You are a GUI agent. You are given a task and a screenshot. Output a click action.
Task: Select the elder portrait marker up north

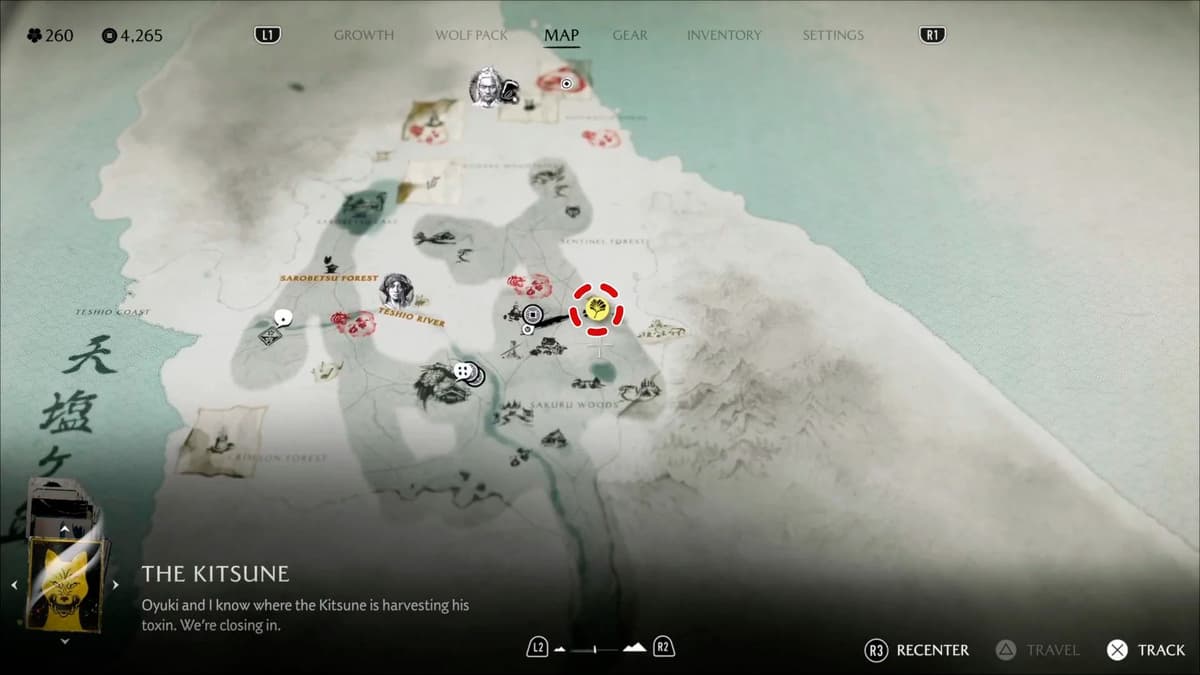(x=485, y=86)
